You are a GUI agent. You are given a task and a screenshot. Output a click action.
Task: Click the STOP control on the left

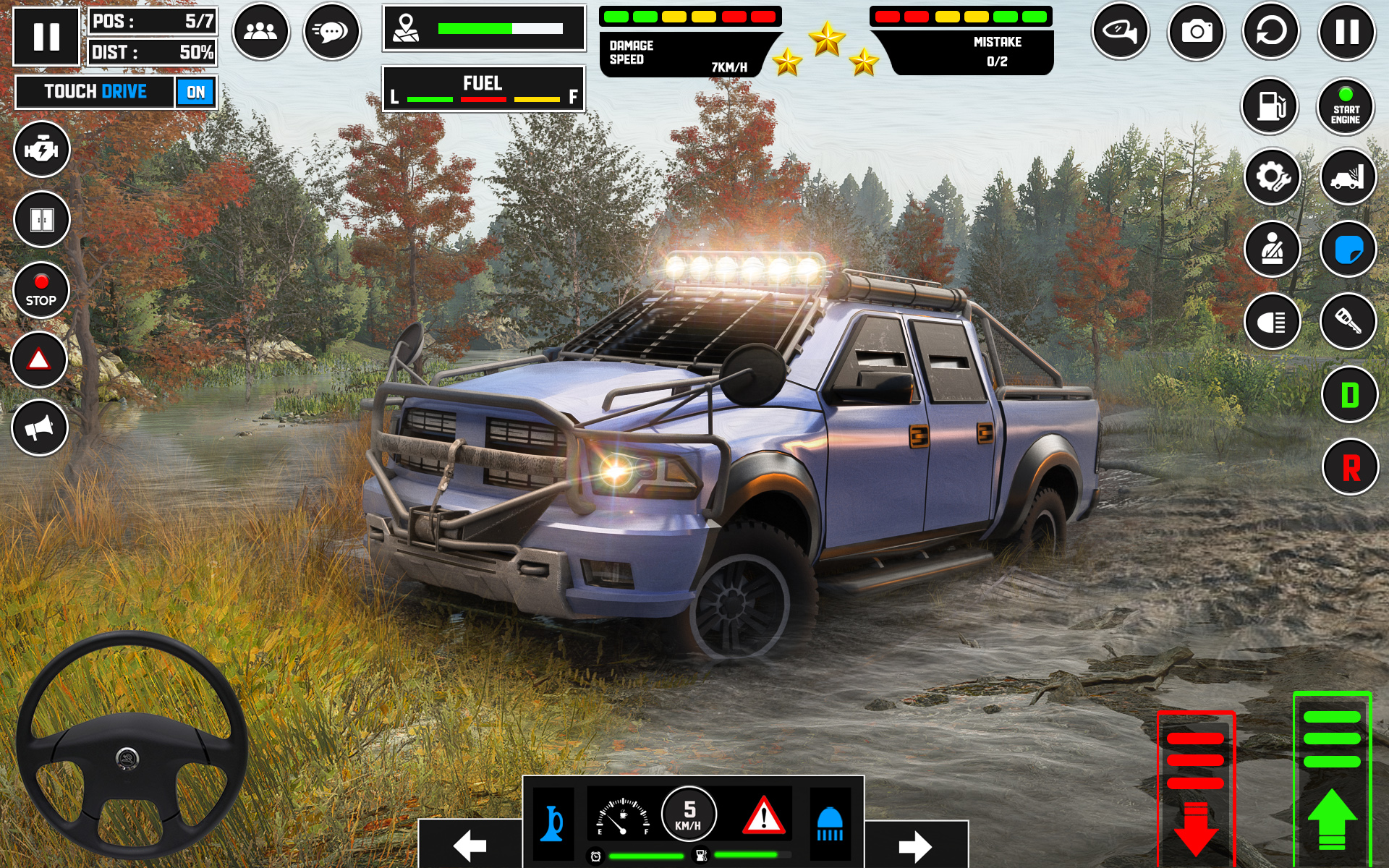tap(41, 291)
